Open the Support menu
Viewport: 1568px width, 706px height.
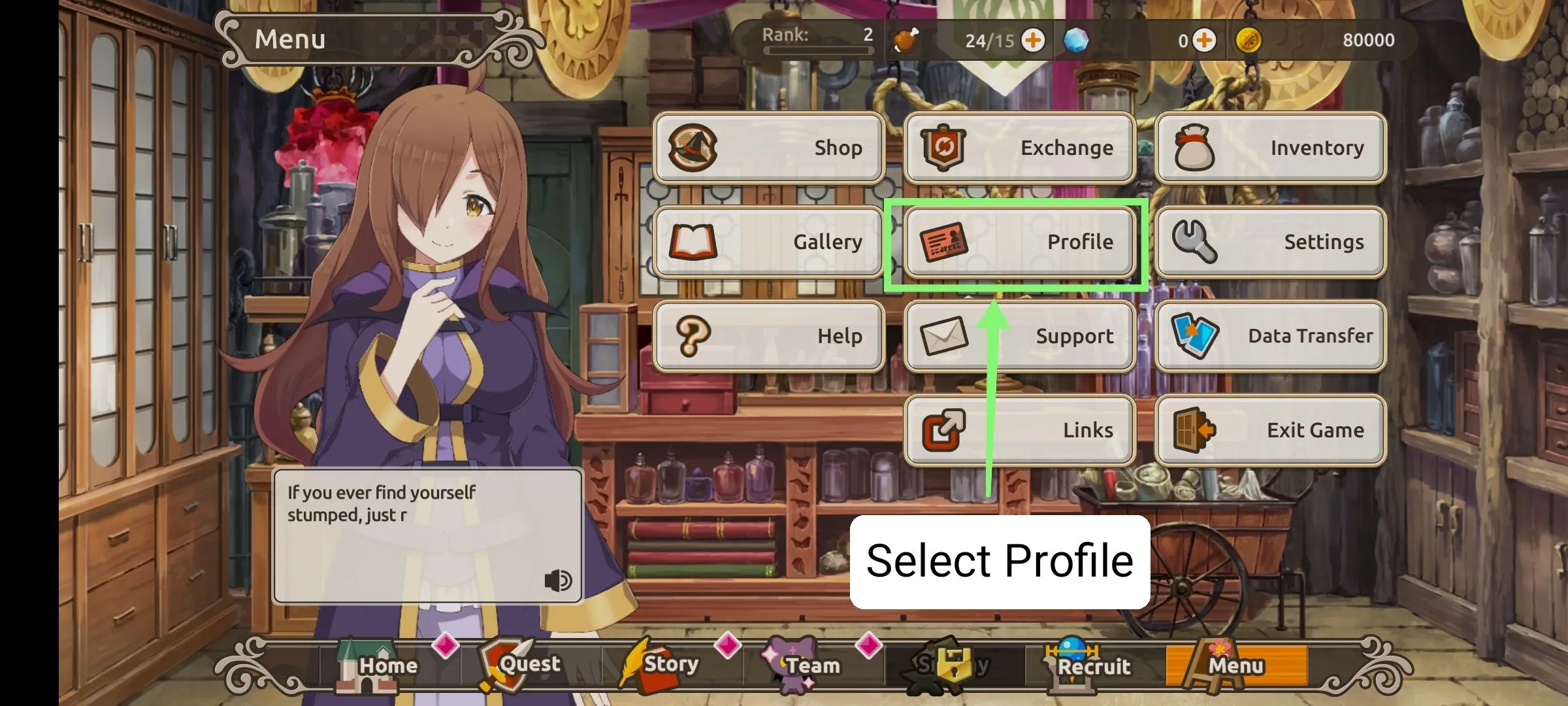click(x=1019, y=336)
